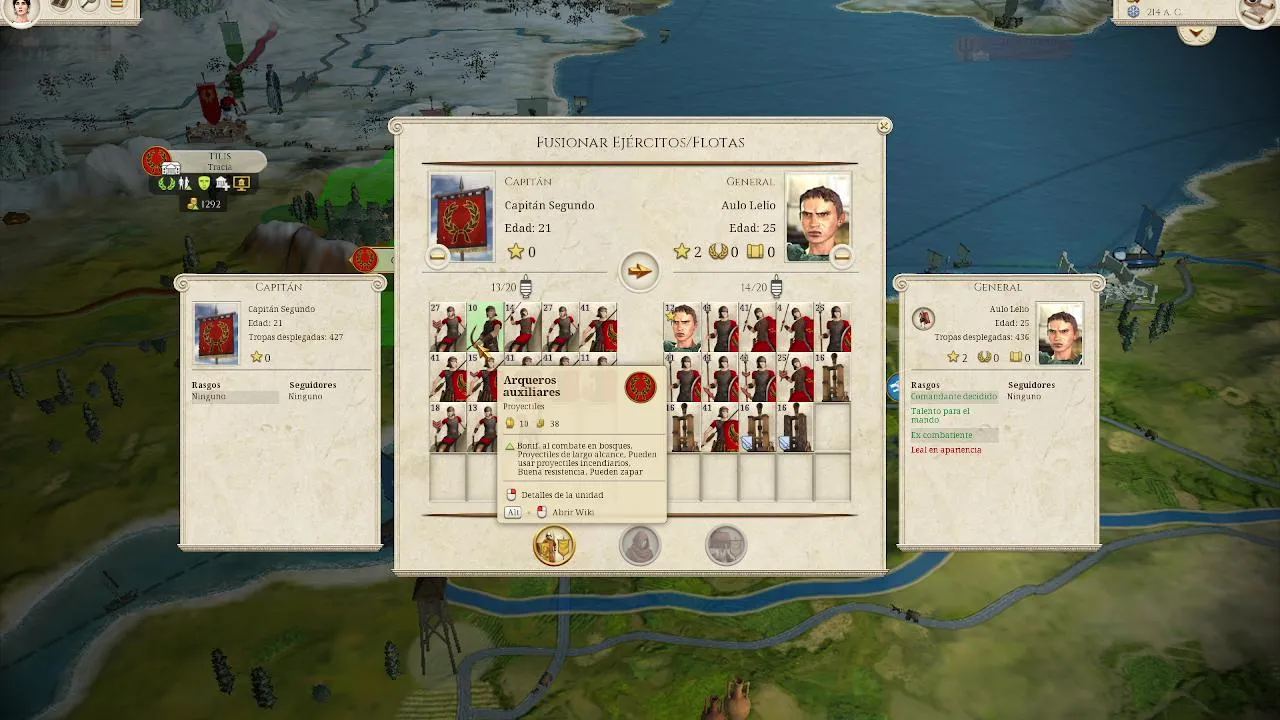The height and width of the screenshot is (720, 1280).
Task: Open the helmeted soldier tab
Action: [726, 546]
